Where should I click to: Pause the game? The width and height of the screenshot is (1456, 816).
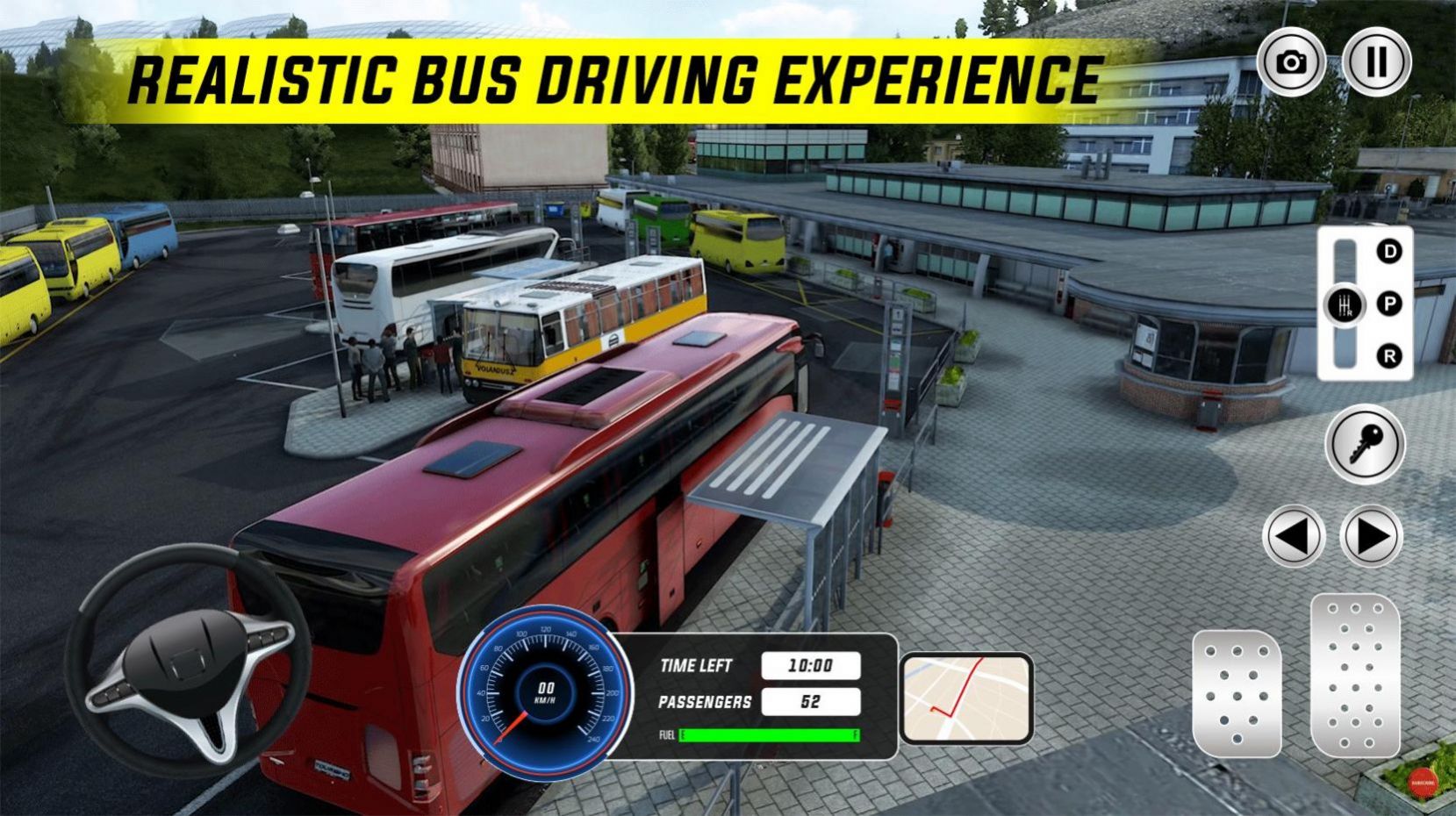pos(1378,61)
